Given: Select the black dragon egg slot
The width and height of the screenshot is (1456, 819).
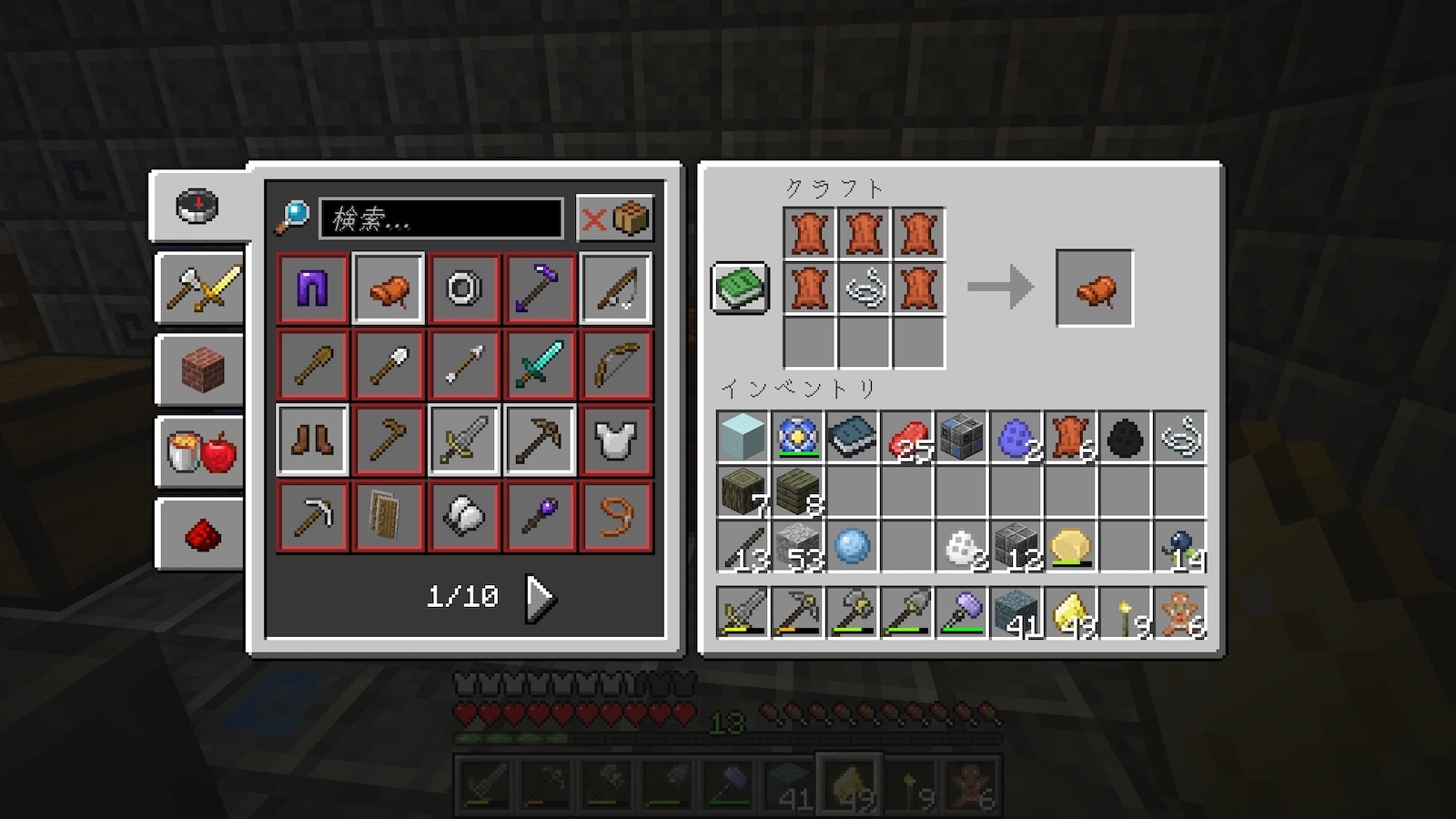Looking at the screenshot, I should click(x=1126, y=438).
